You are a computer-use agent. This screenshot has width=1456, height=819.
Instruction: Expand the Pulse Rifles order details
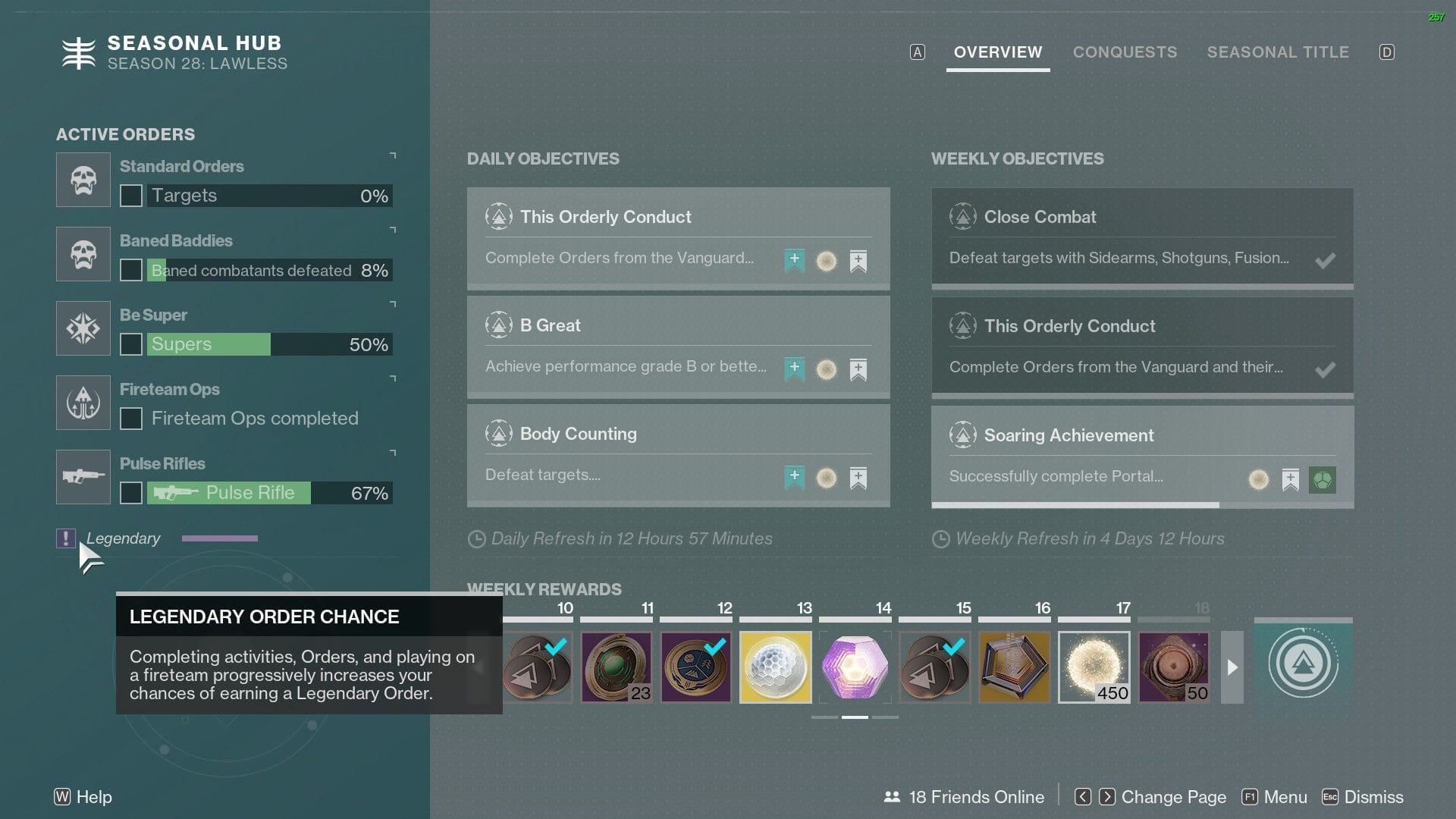[392, 453]
